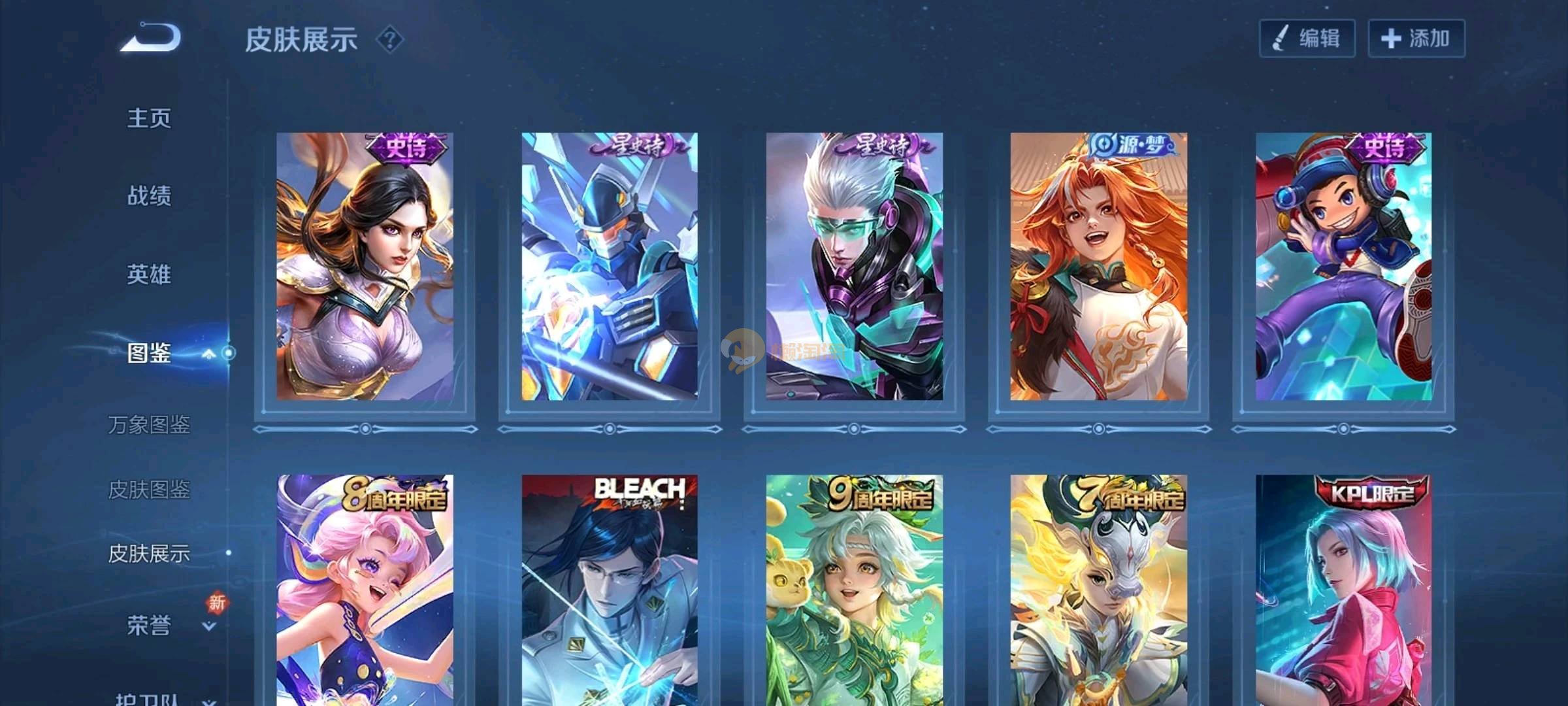1568x706 pixels.
Task: Go back with the return arrow
Action: [151, 37]
